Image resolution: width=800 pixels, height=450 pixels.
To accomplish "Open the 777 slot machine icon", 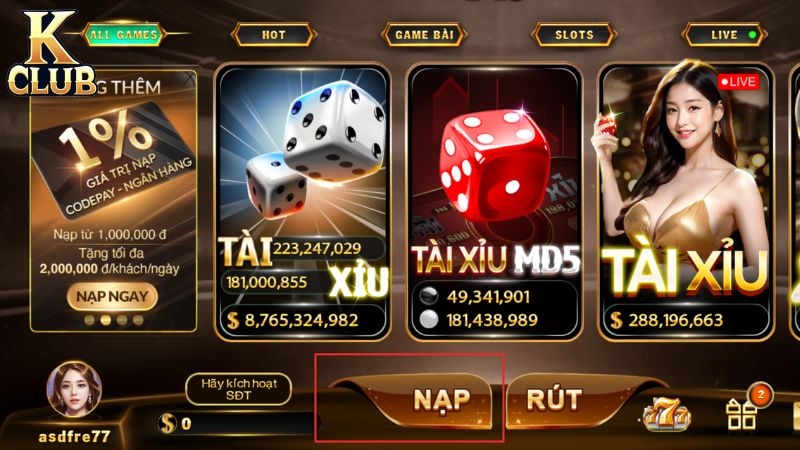I will [x=664, y=414].
